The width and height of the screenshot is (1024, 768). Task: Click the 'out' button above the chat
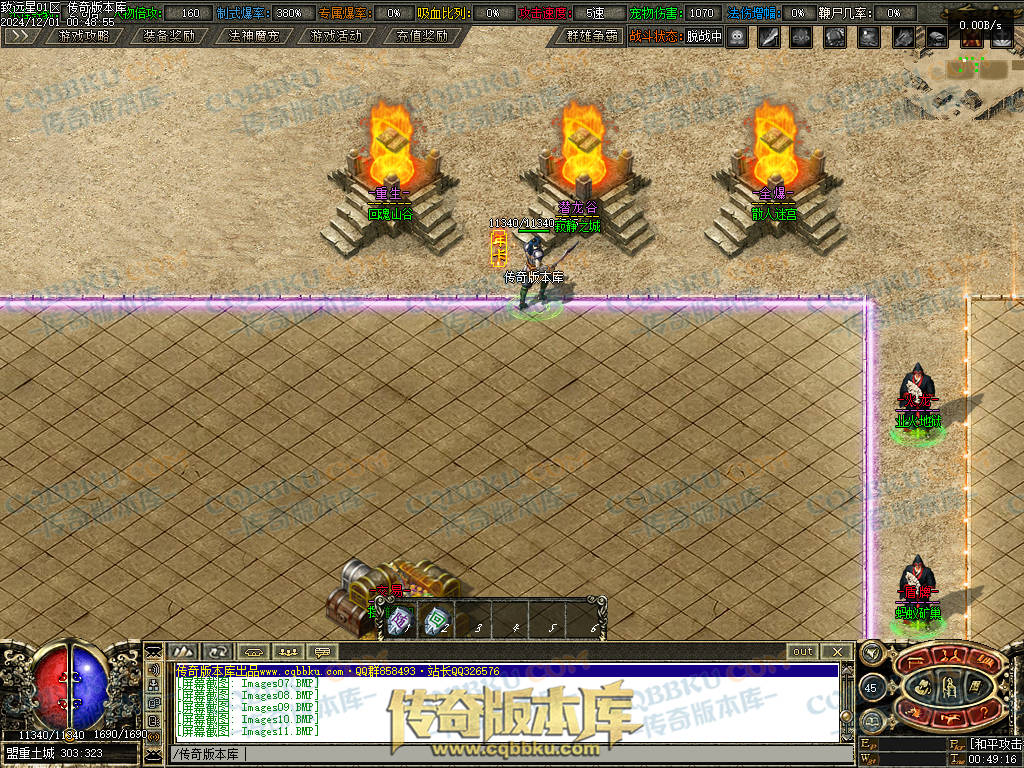tap(803, 651)
